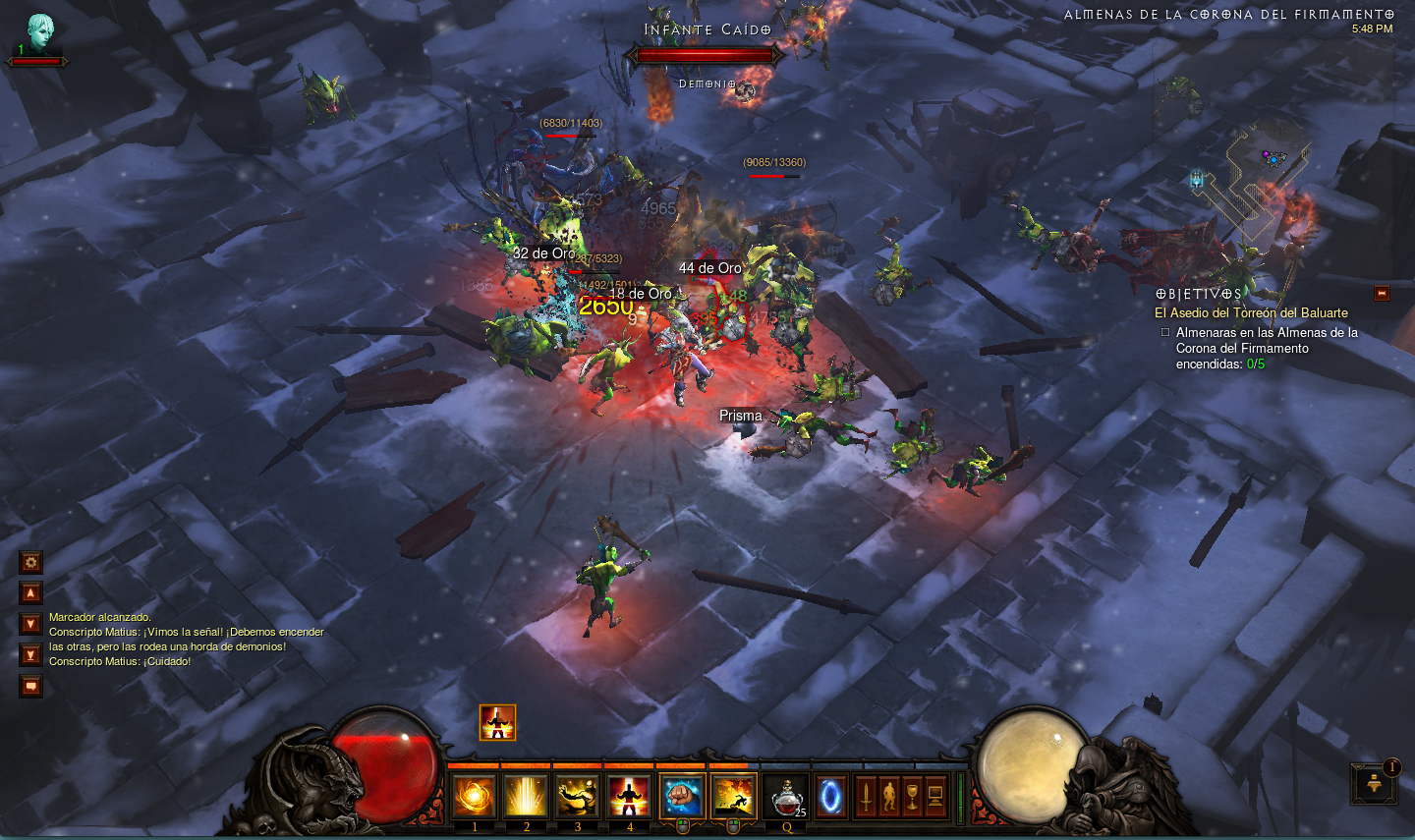Collapse the Objetivos quest tracker
The width and height of the screenshot is (1415, 840).
click(x=1382, y=294)
